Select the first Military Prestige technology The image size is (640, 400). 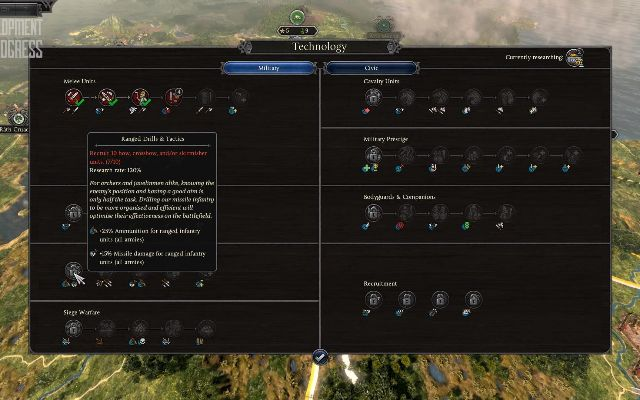373,155
